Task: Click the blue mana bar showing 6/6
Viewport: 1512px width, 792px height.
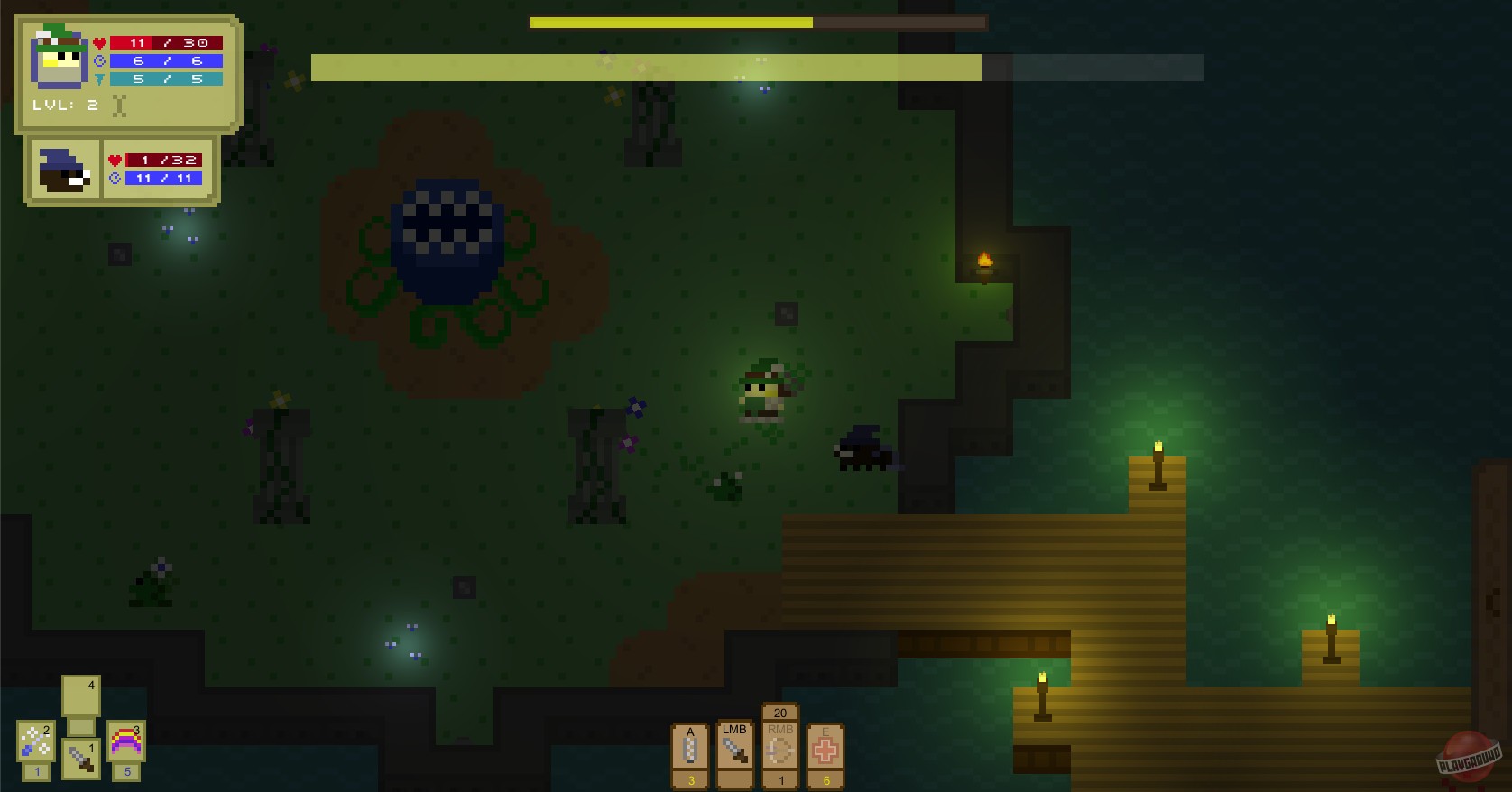Action: tap(165, 60)
